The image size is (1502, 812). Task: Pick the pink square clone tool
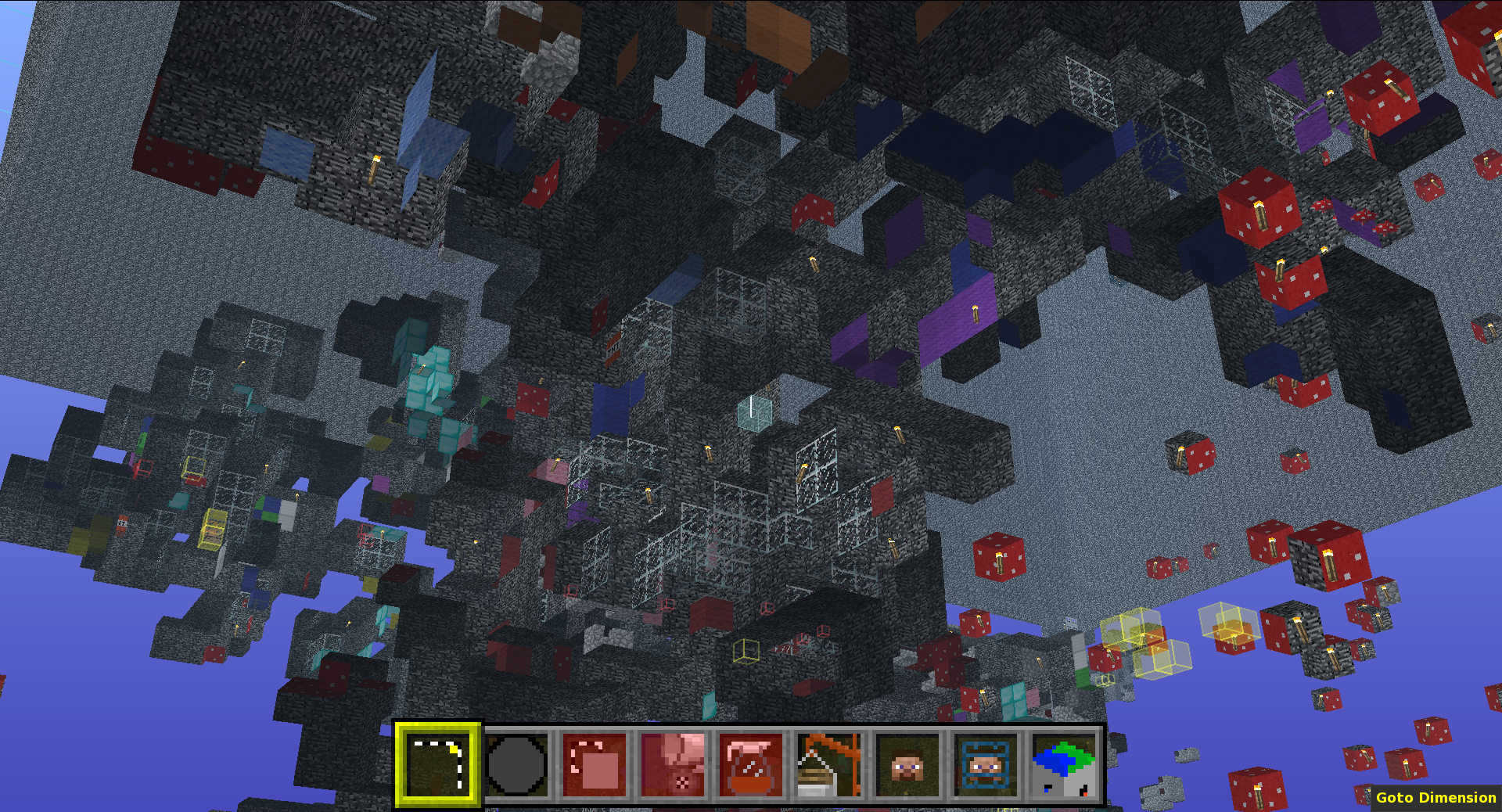point(595,764)
